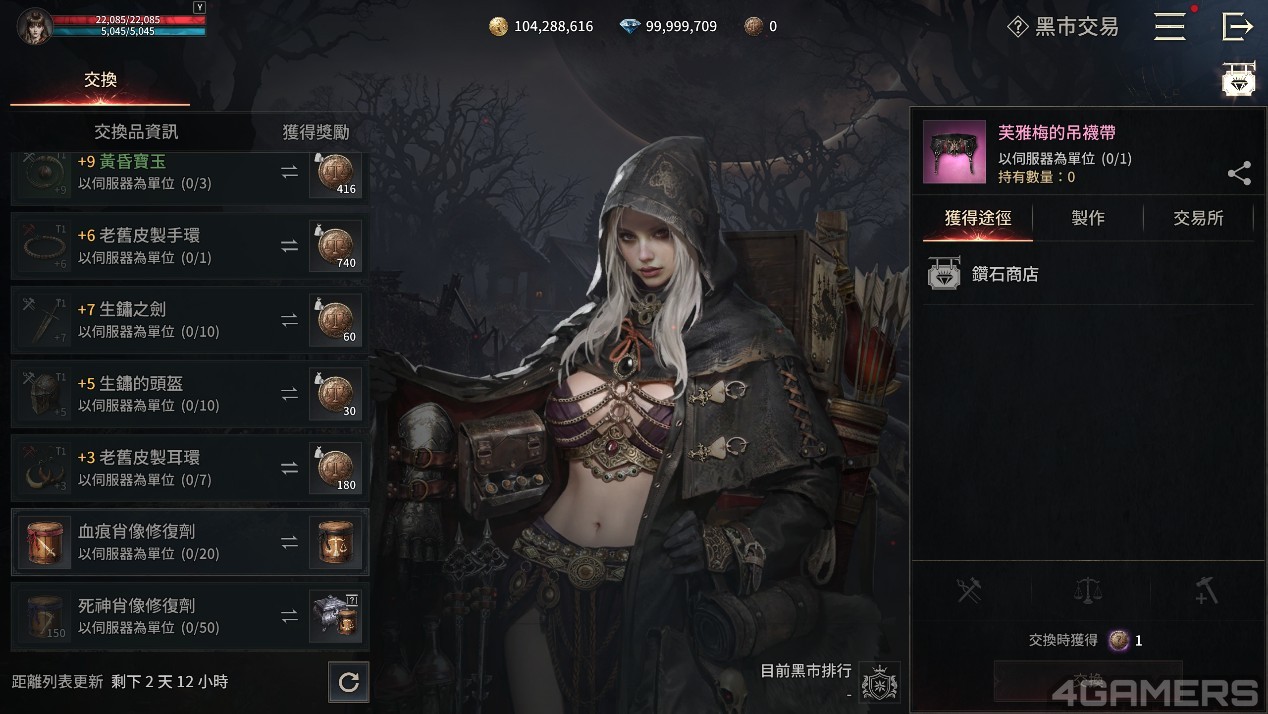The height and width of the screenshot is (714, 1268).
Task: Exit the black market screen
Action: (x=1237, y=27)
